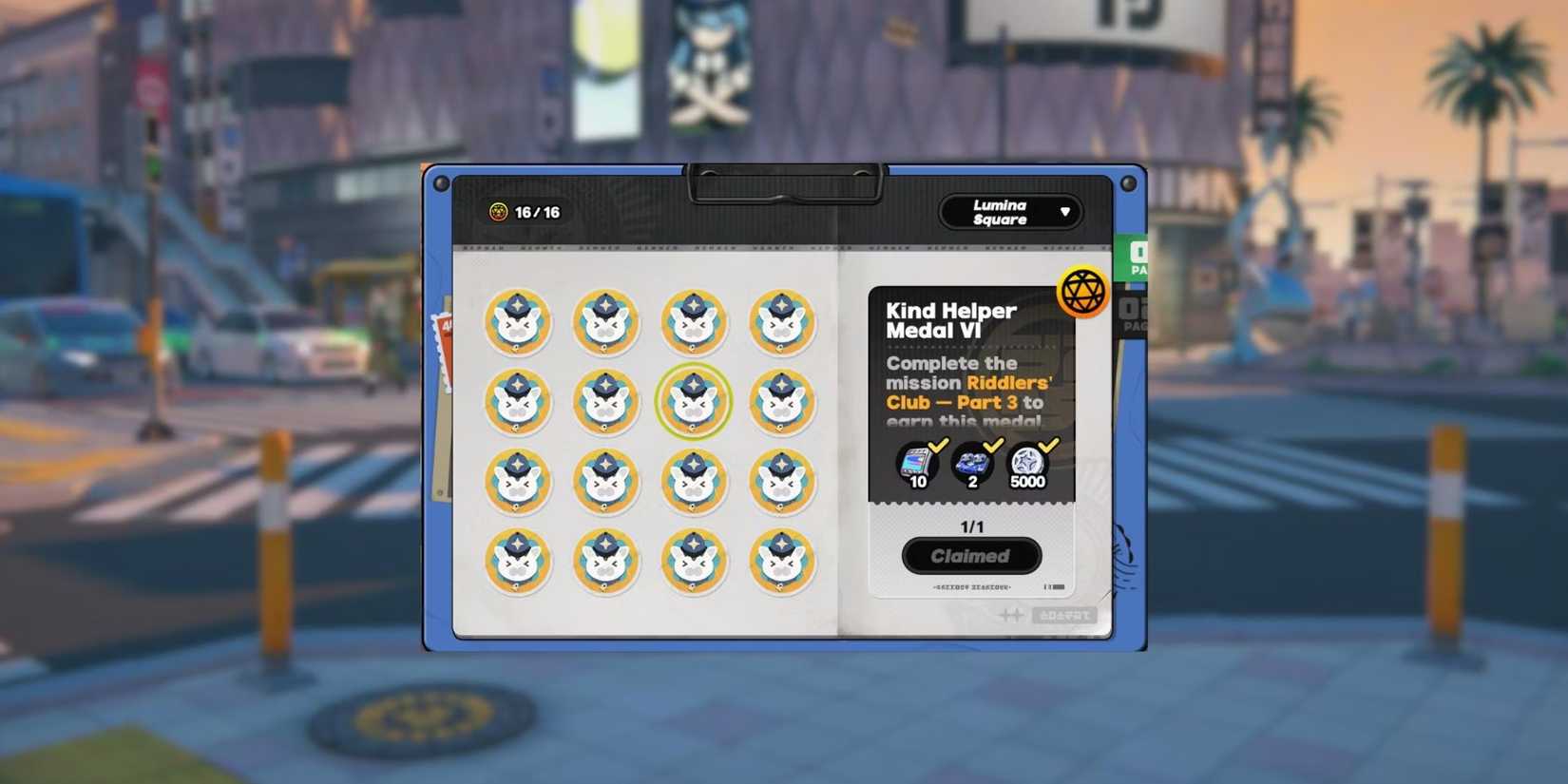The width and height of the screenshot is (1568, 784).
Task: Select the bottom-left medal sticker in the grid
Action: pyautogui.click(x=518, y=562)
